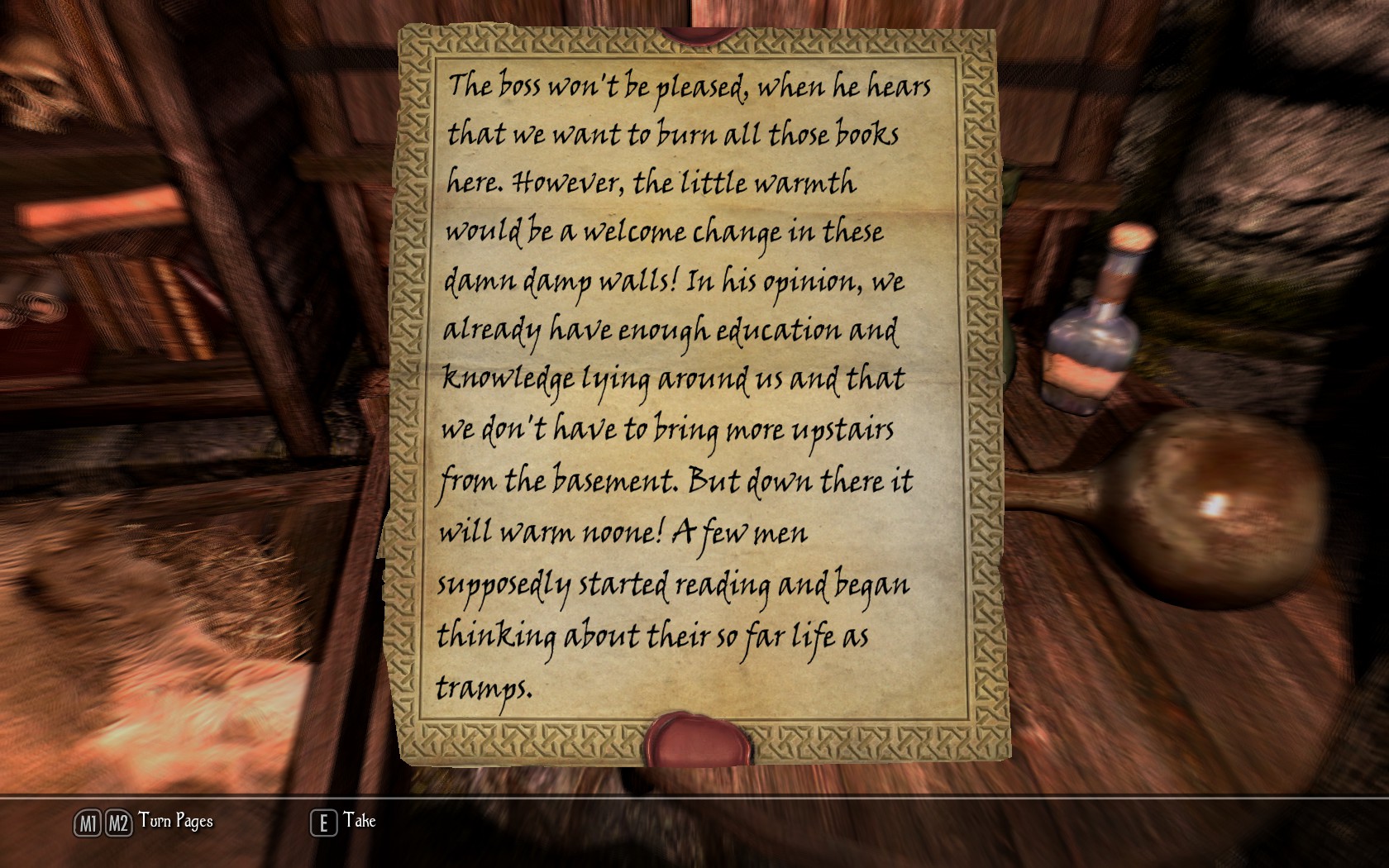Click the Turn Pages label
1389x868 pixels.
175,821
